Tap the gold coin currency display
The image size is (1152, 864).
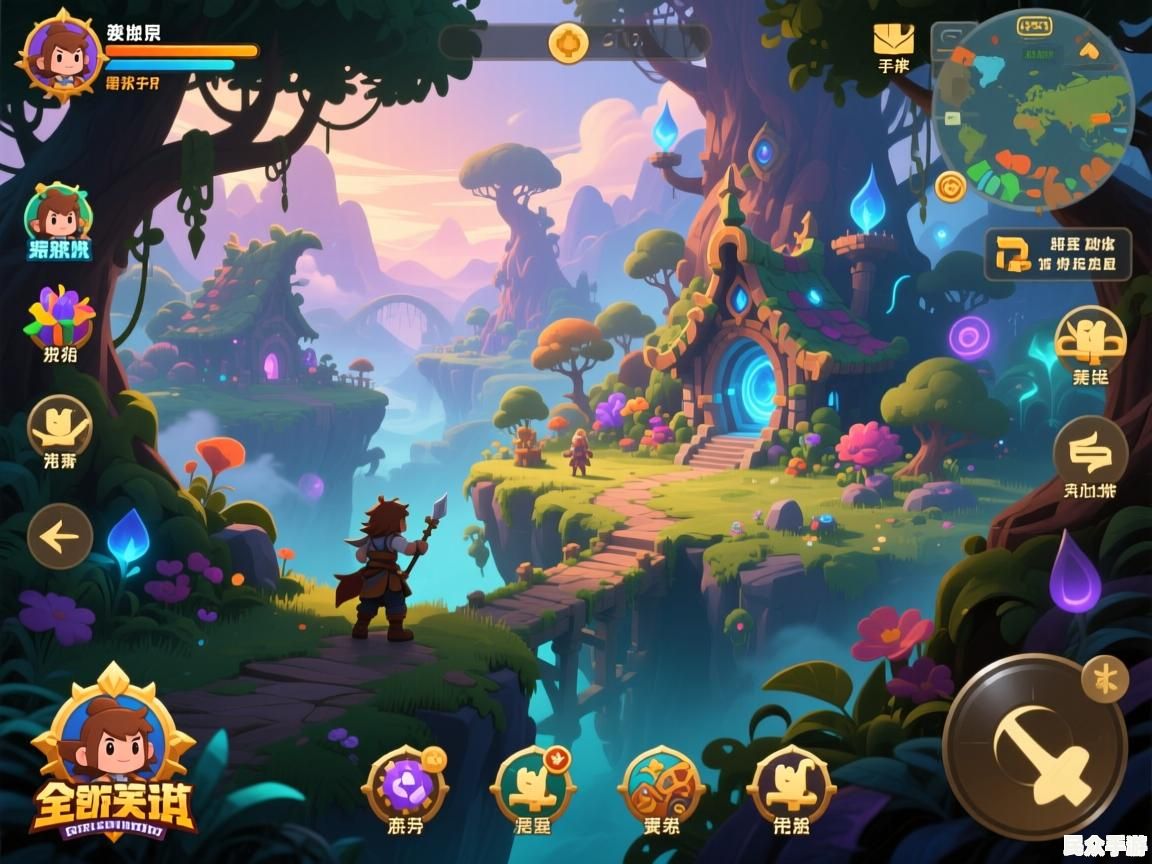click(x=569, y=42)
